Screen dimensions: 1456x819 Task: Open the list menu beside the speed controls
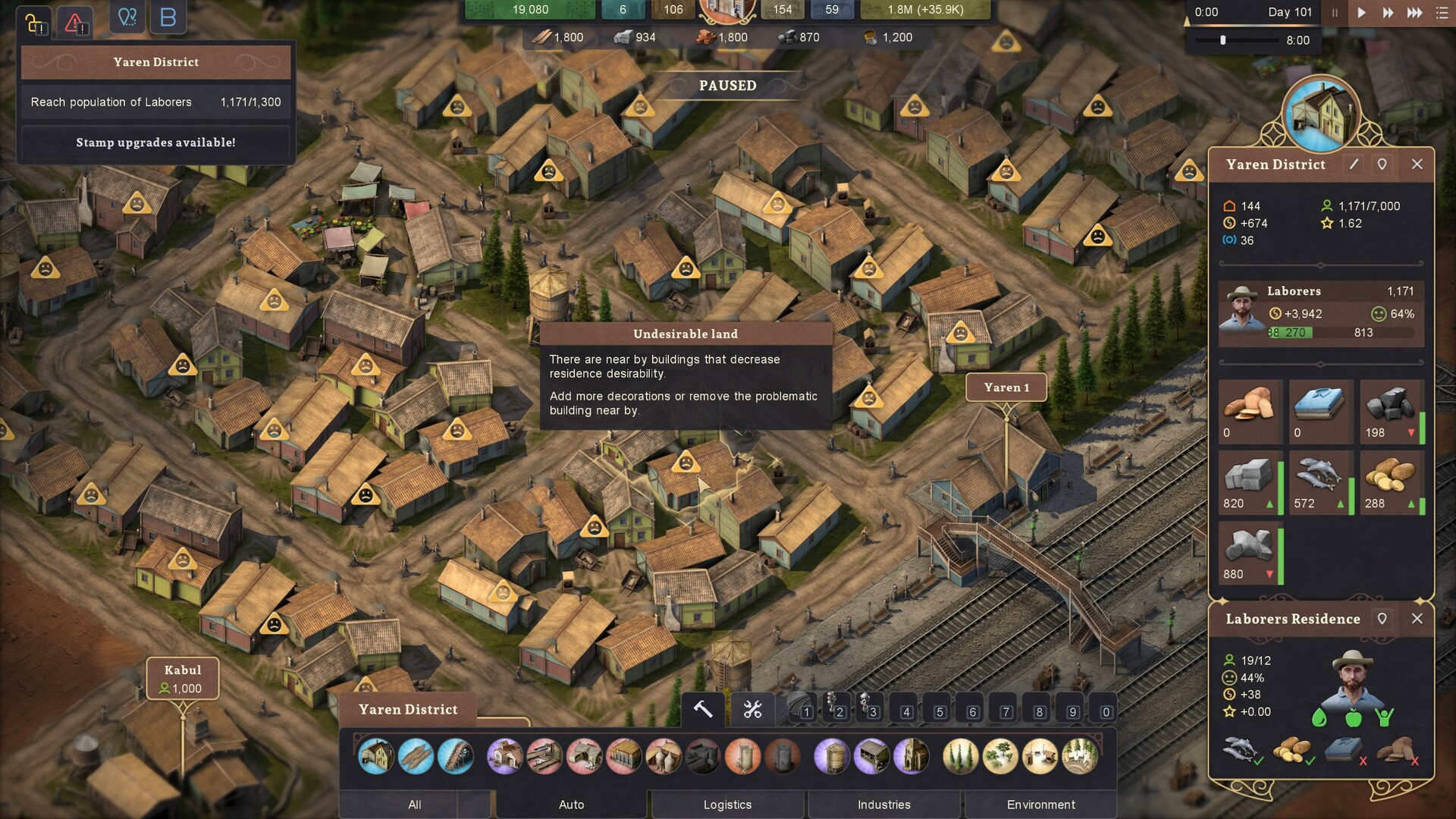1442,12
